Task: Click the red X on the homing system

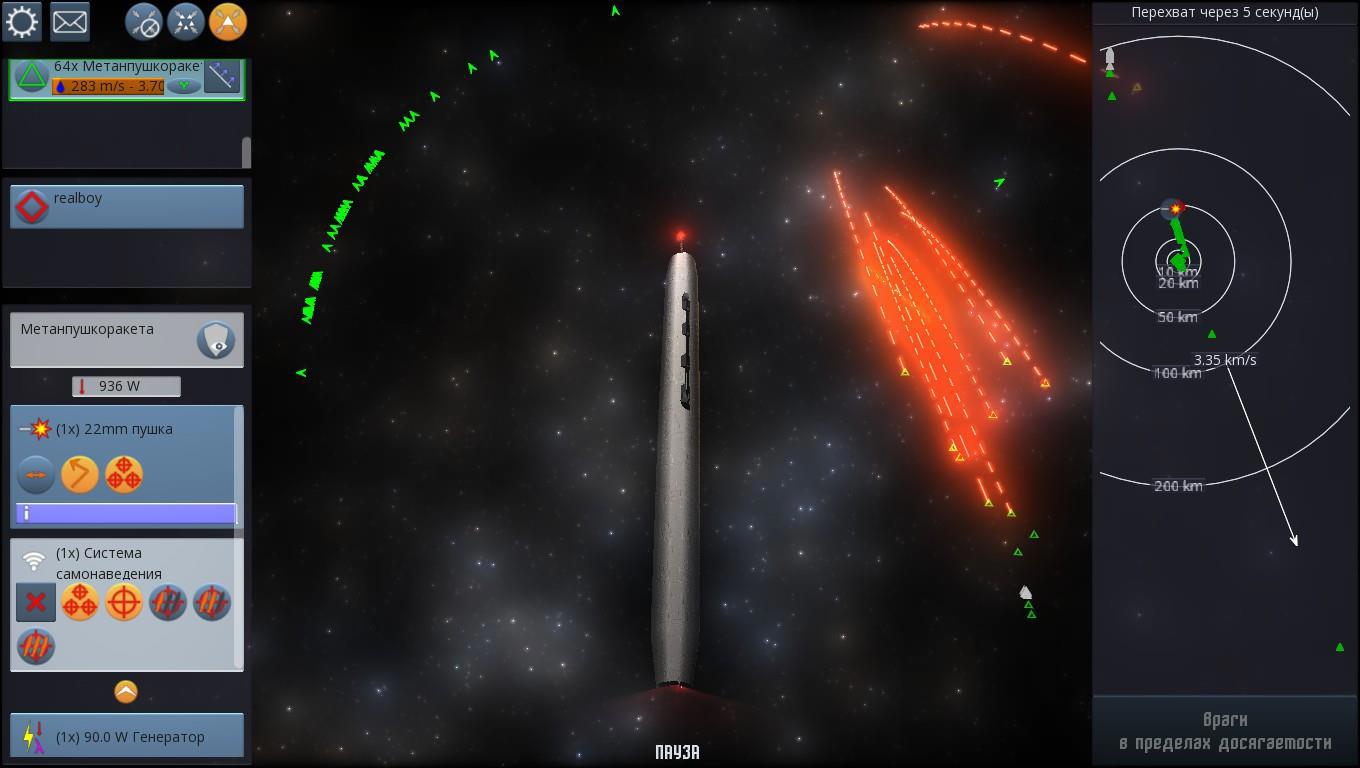Action: [36, 603]
